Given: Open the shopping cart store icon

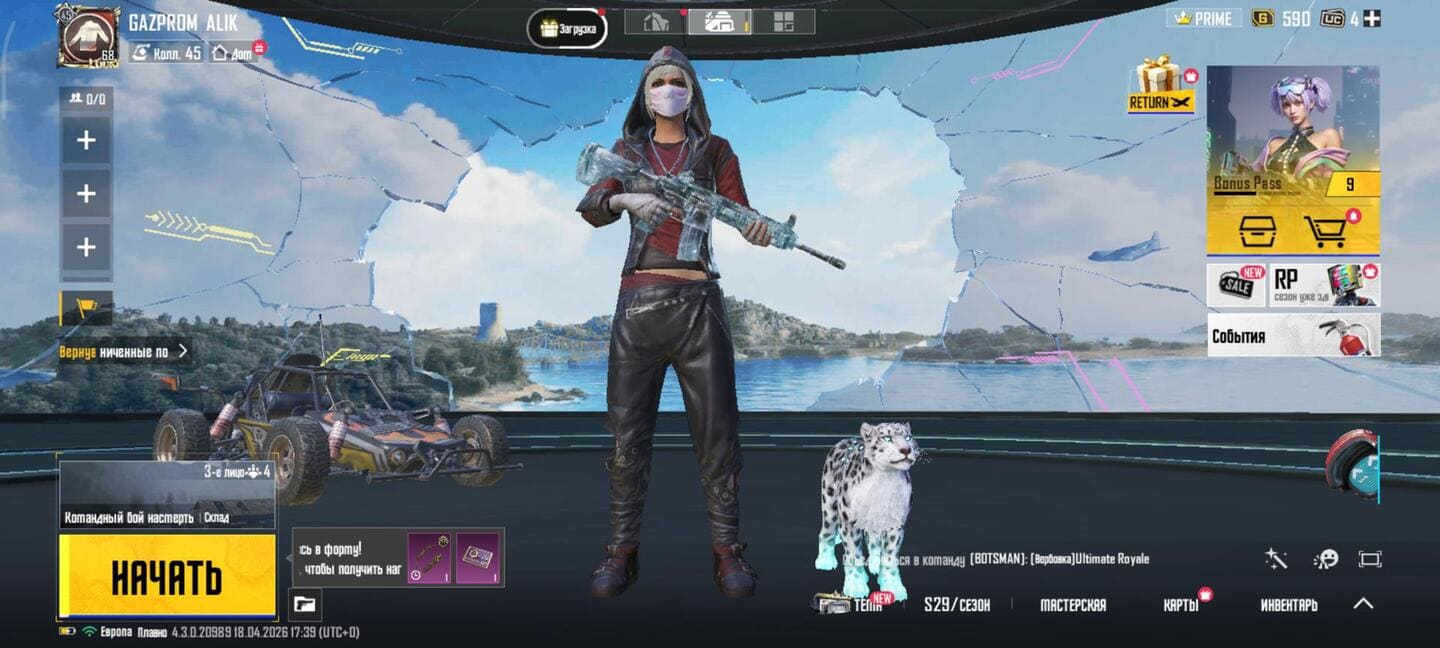Looking at the screenshot, I should point(1327,231).
